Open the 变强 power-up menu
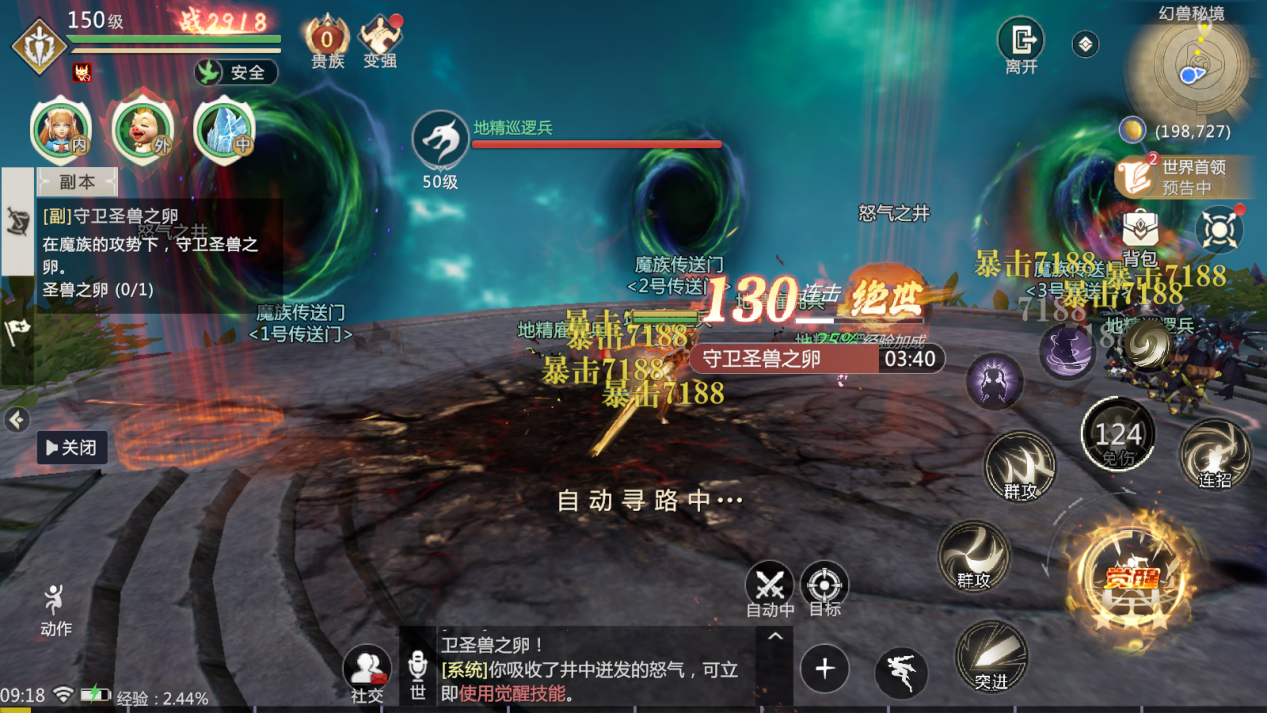This screenshot has height=713, width=1267. [380, 42]
